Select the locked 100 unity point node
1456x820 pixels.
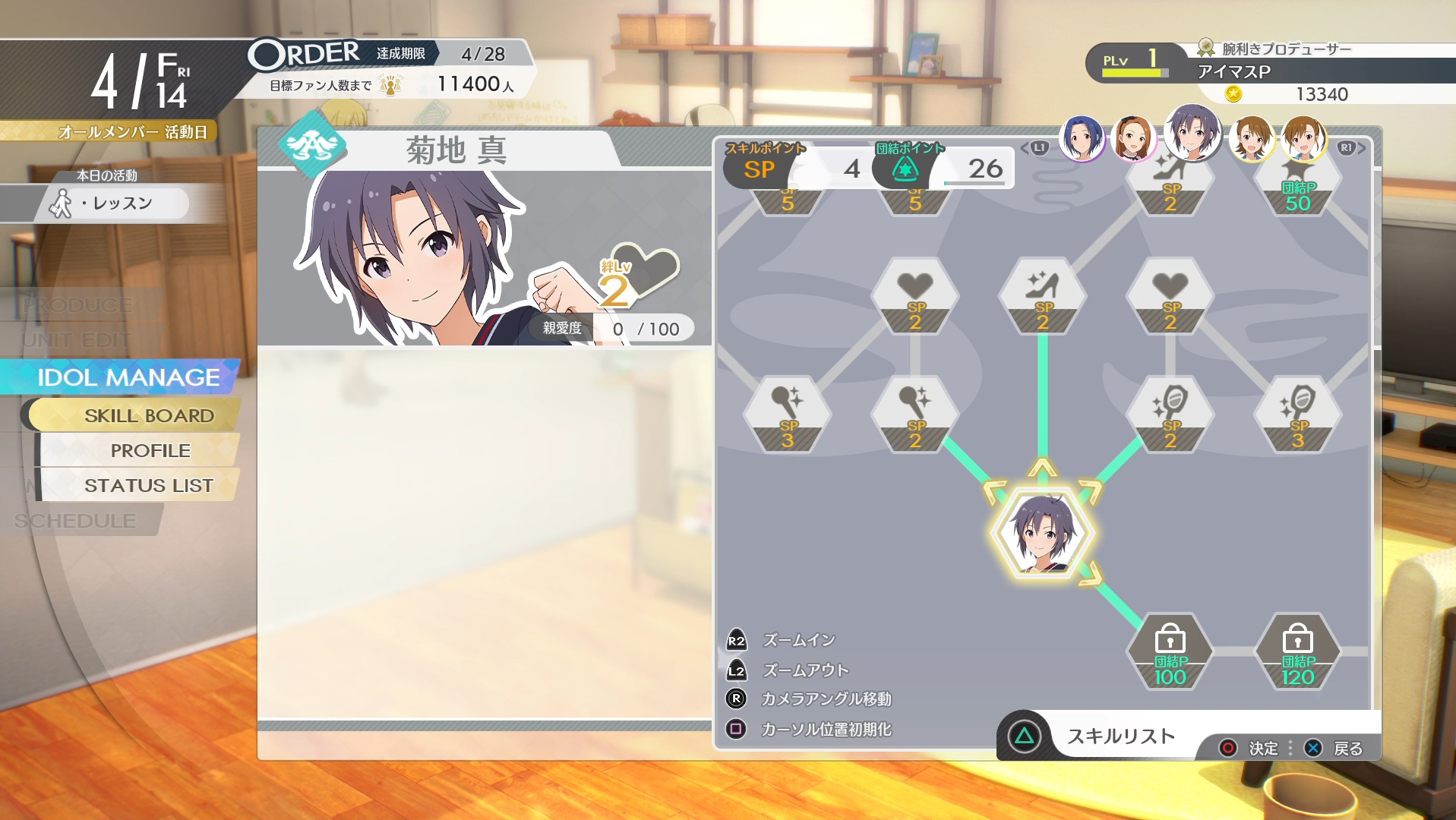(1170, 652)
